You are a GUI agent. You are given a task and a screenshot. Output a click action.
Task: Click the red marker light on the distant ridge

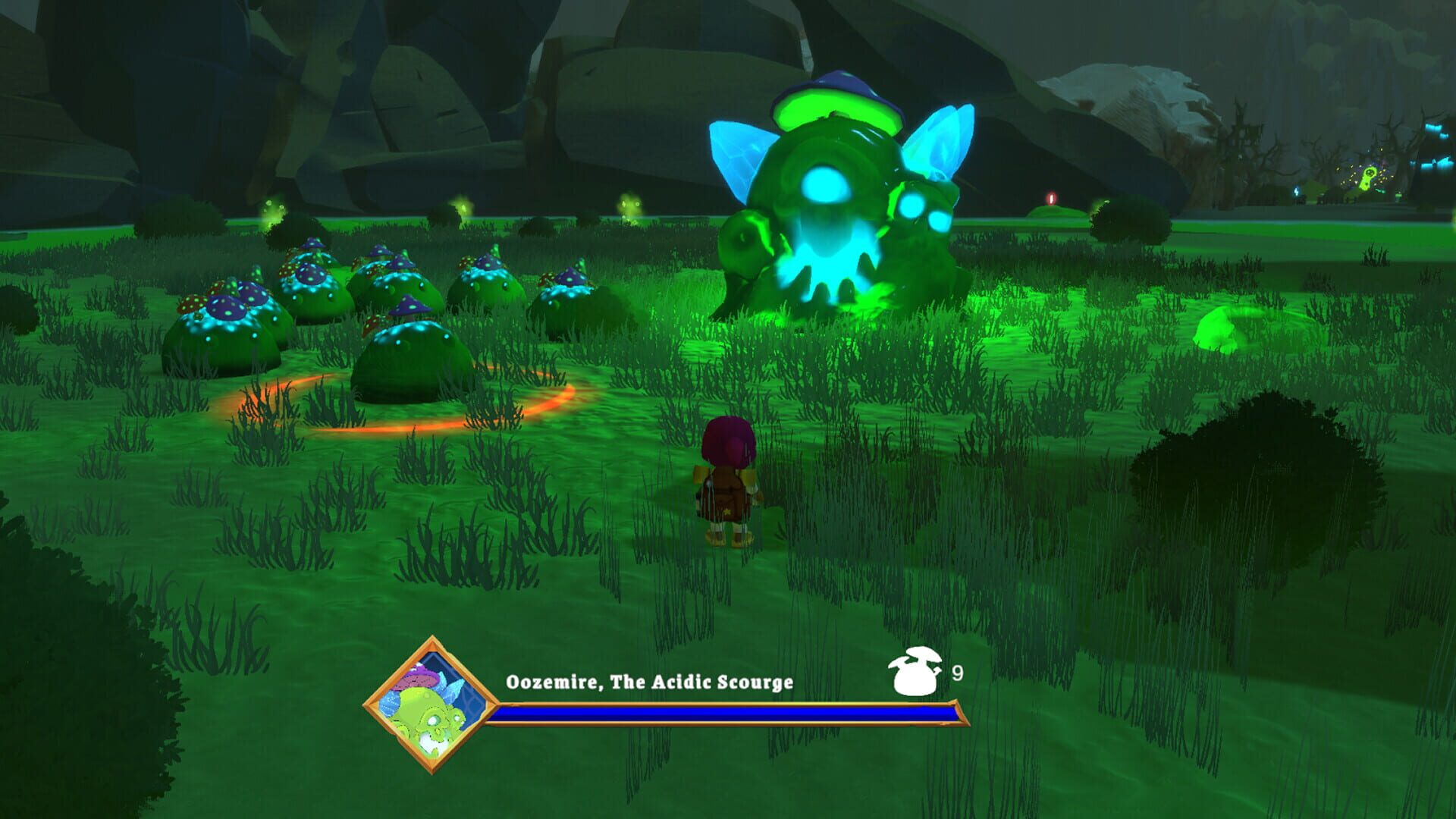point(1051,198)
